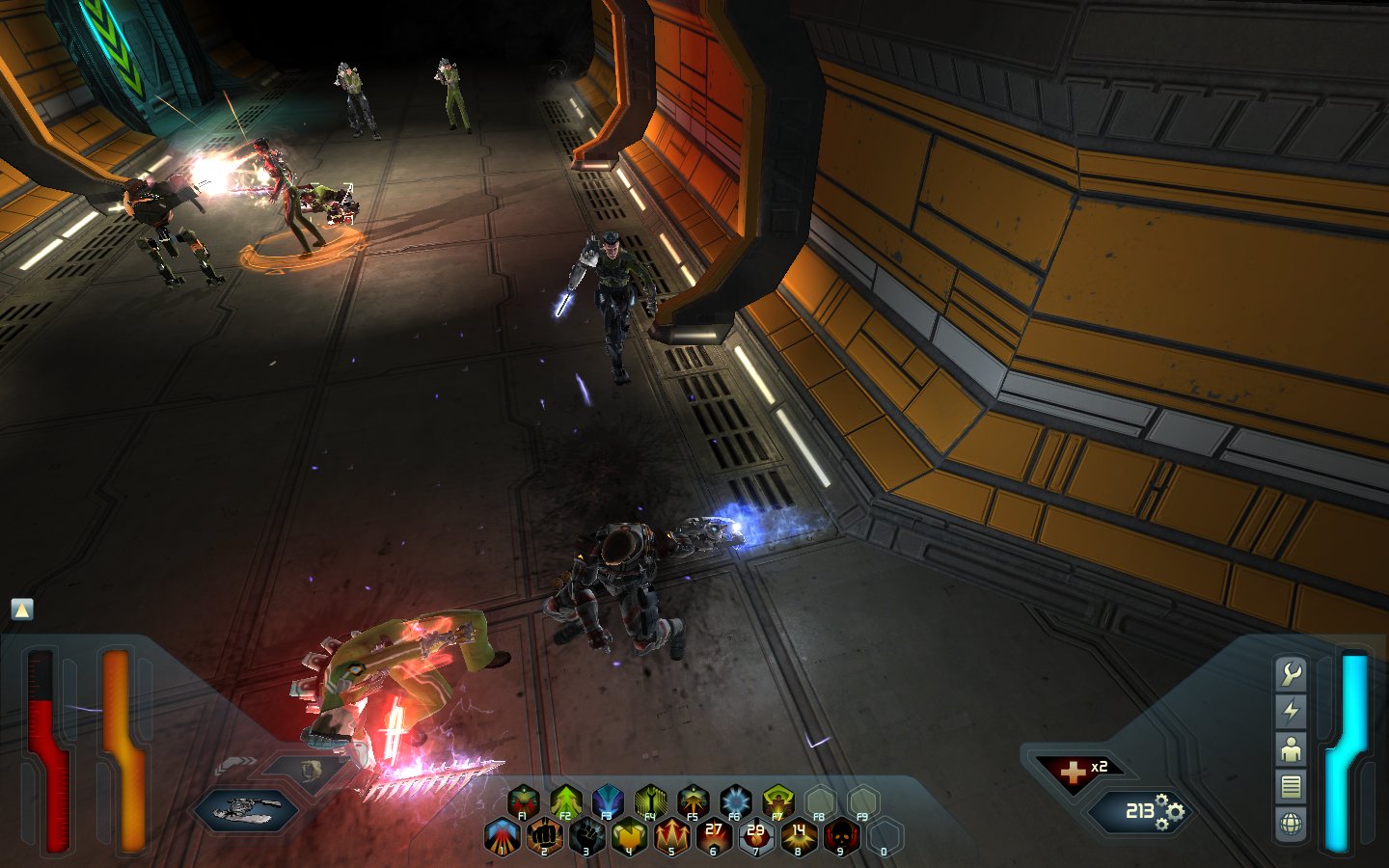1389x868 pixels.
Task: Open the wrench options button
Action: coord(1291,674)
